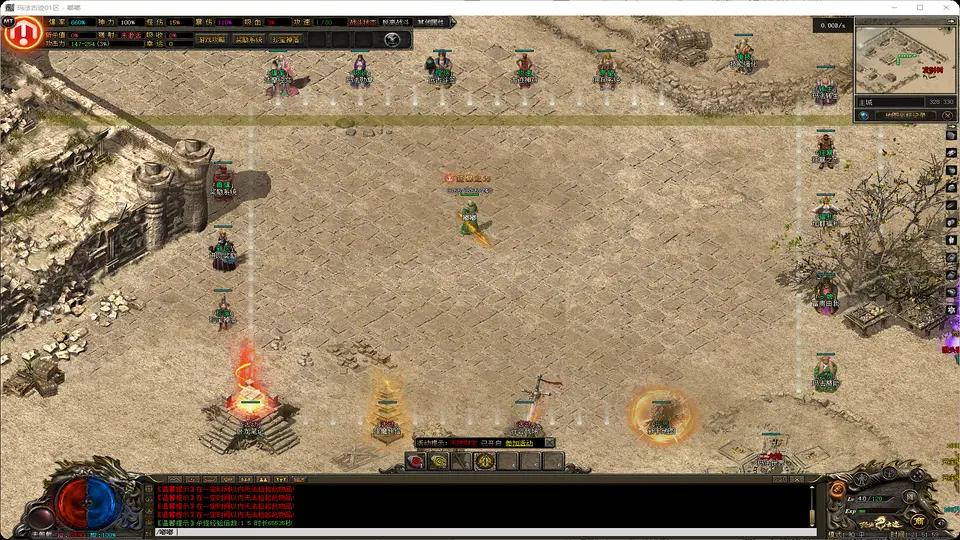Screen dimensions: 960x540
Task: Select the yellow scroll hotbar slot
Action: pos(438,461)
